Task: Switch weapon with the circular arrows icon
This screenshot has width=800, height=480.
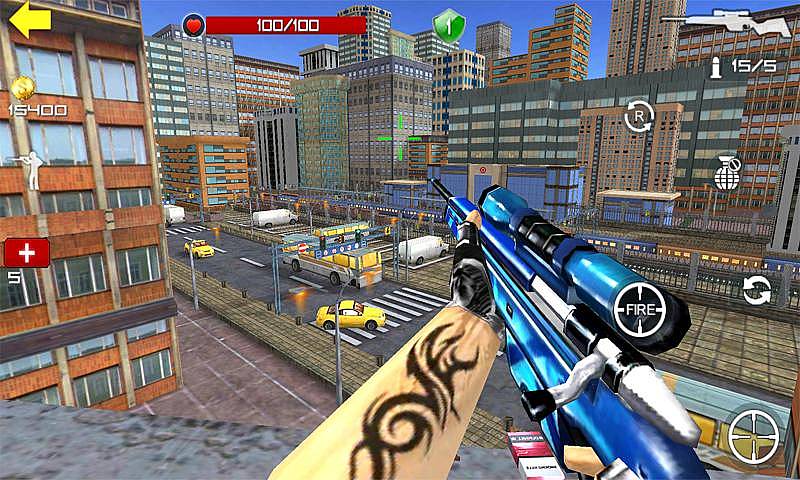Action: 757,290
